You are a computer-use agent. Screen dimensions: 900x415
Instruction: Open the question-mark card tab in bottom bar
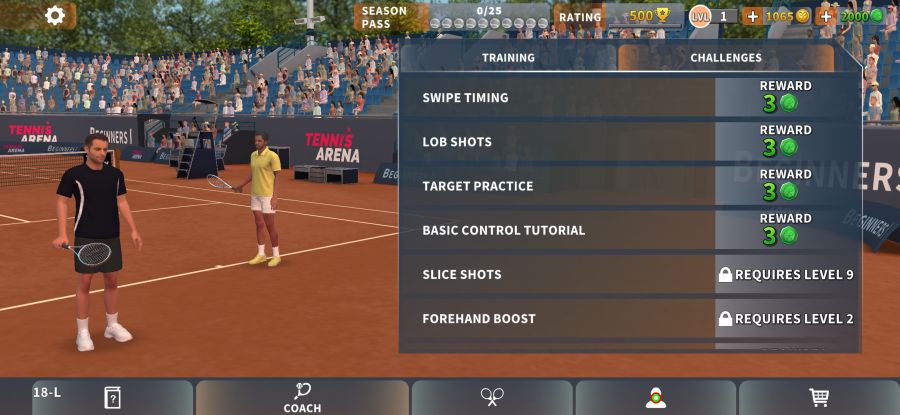tap(112, 397)
